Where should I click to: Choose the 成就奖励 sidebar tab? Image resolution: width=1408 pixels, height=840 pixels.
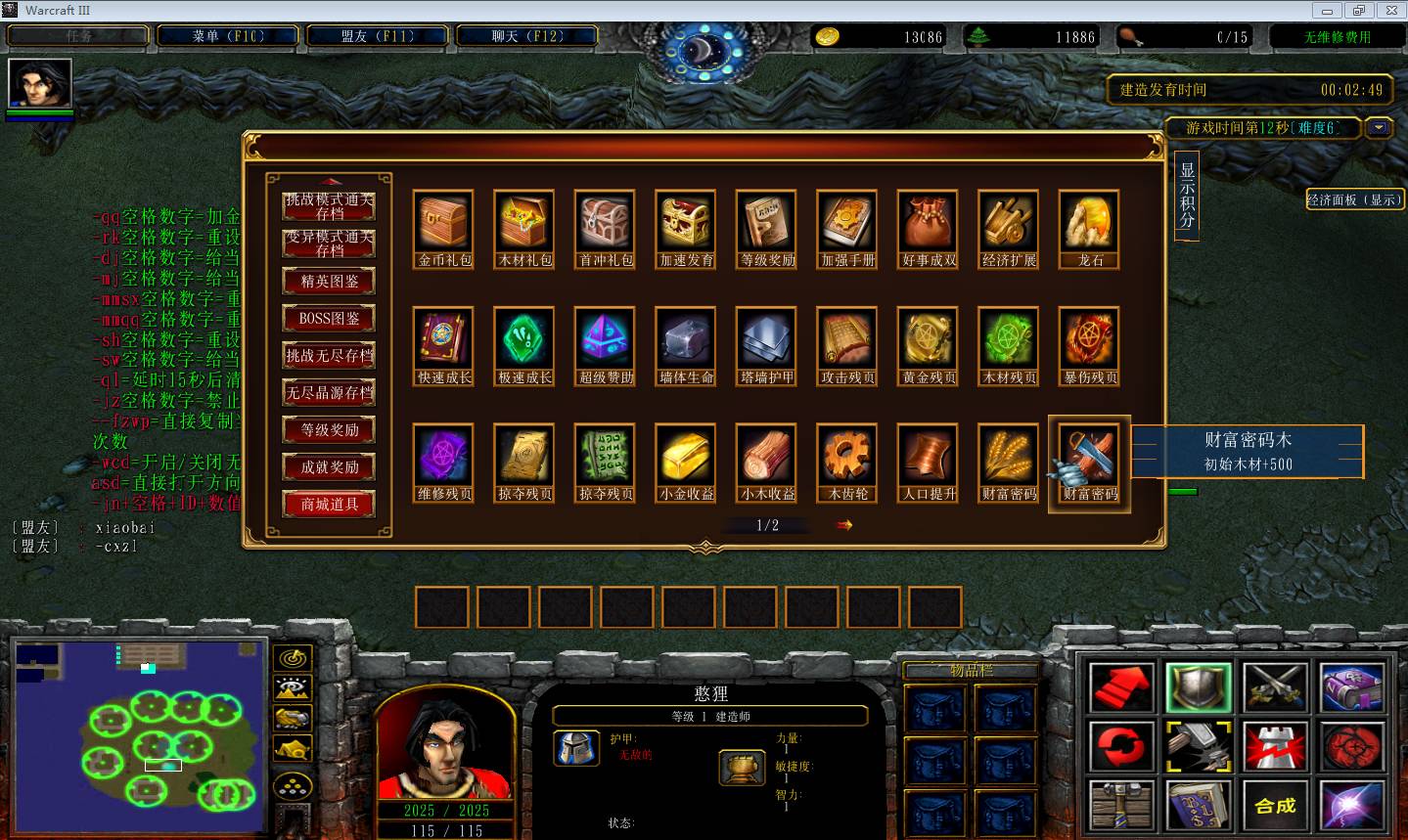330,467
